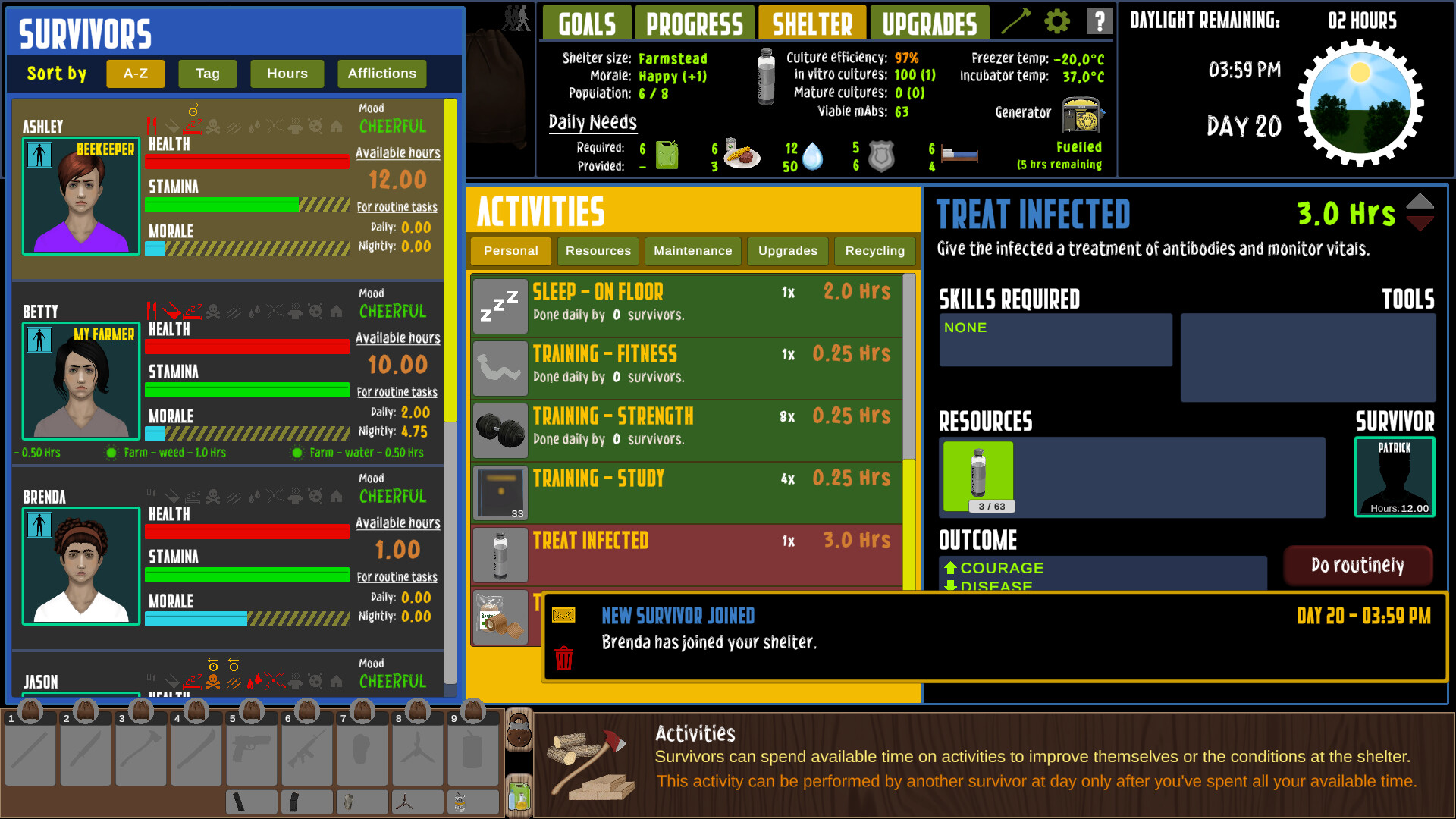Select the green hammer build icon
The width and height of the screenshot is (1456, 819).
point(1016,20)
